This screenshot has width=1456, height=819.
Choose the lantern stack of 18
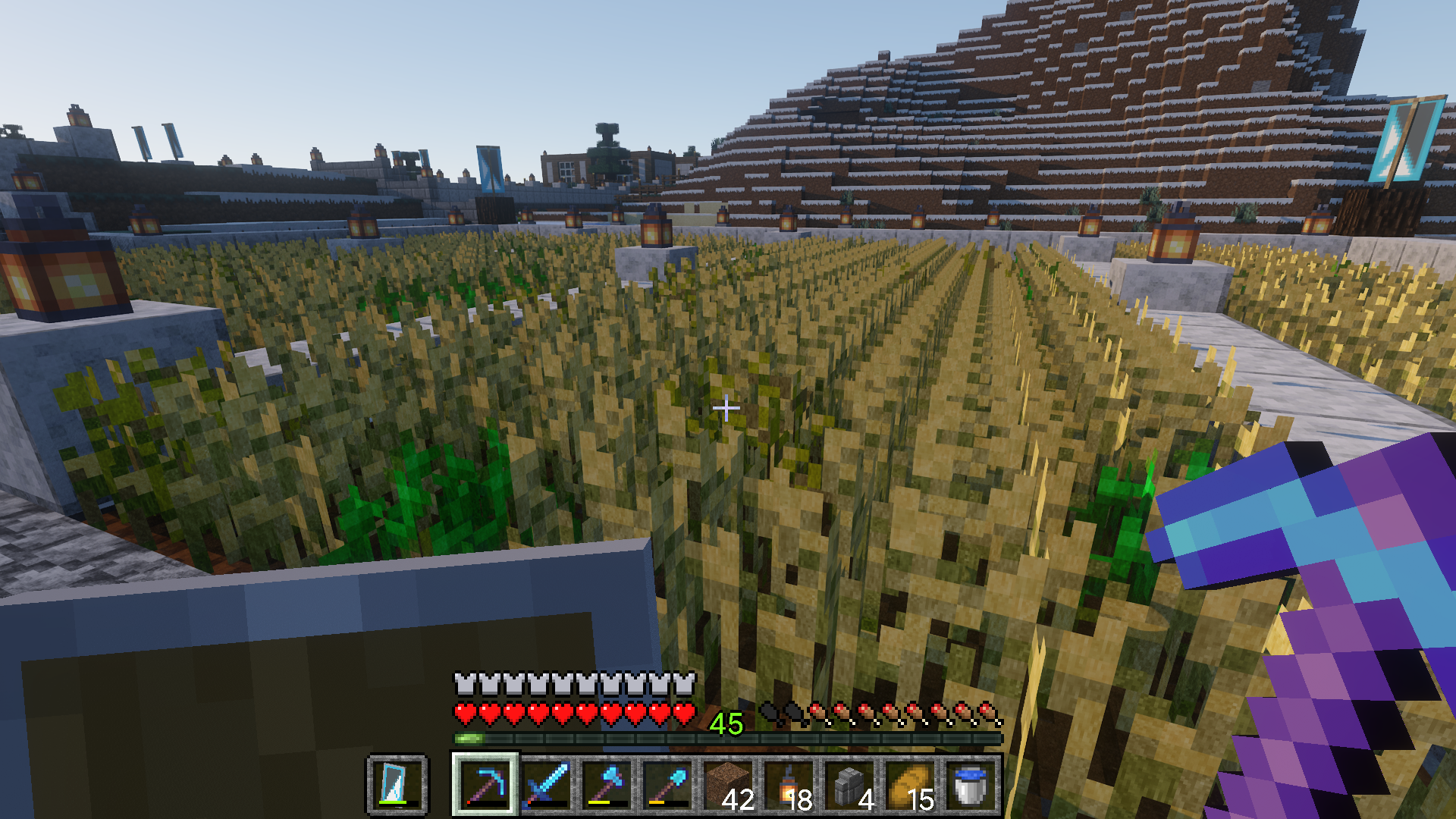(789, 784)
